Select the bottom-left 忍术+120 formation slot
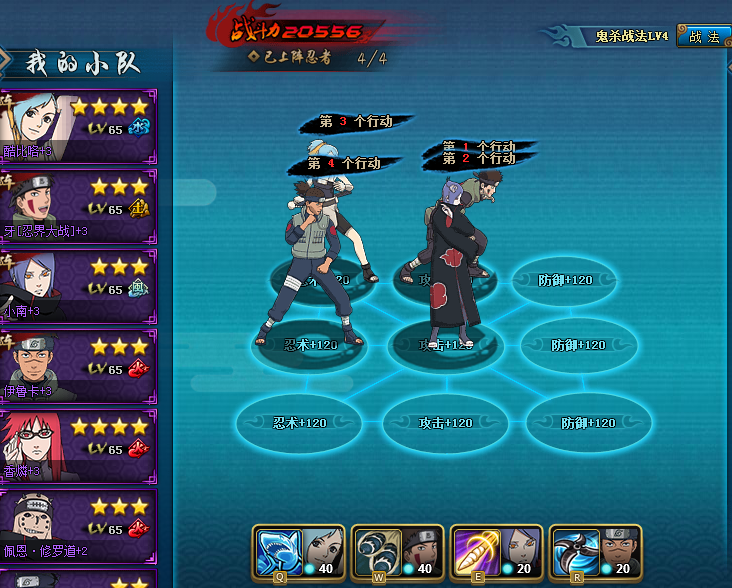This screenshot has height=588, width=732. [299, 423]
